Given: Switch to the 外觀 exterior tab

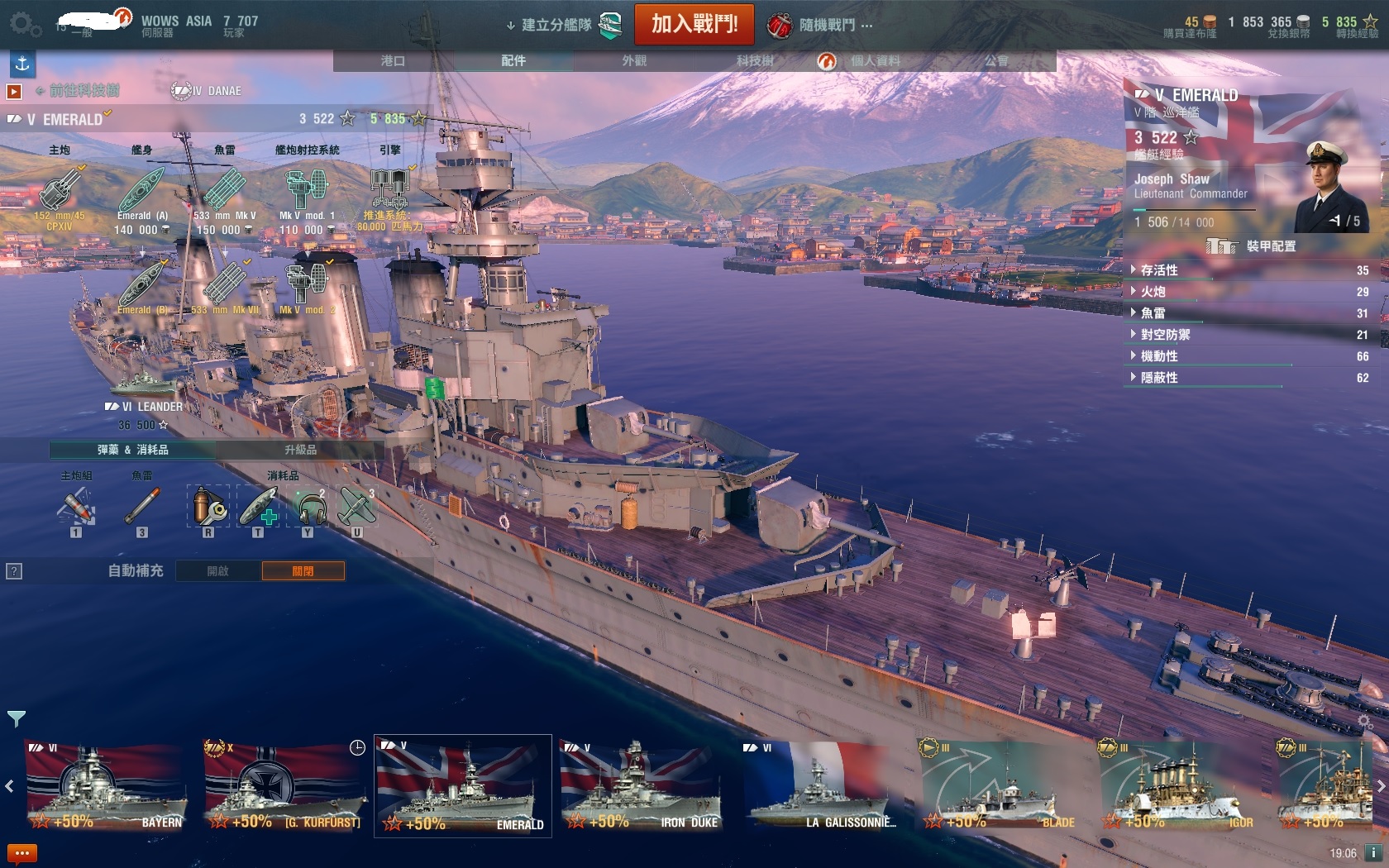Looking at the screenshot, I should [634, 60].
